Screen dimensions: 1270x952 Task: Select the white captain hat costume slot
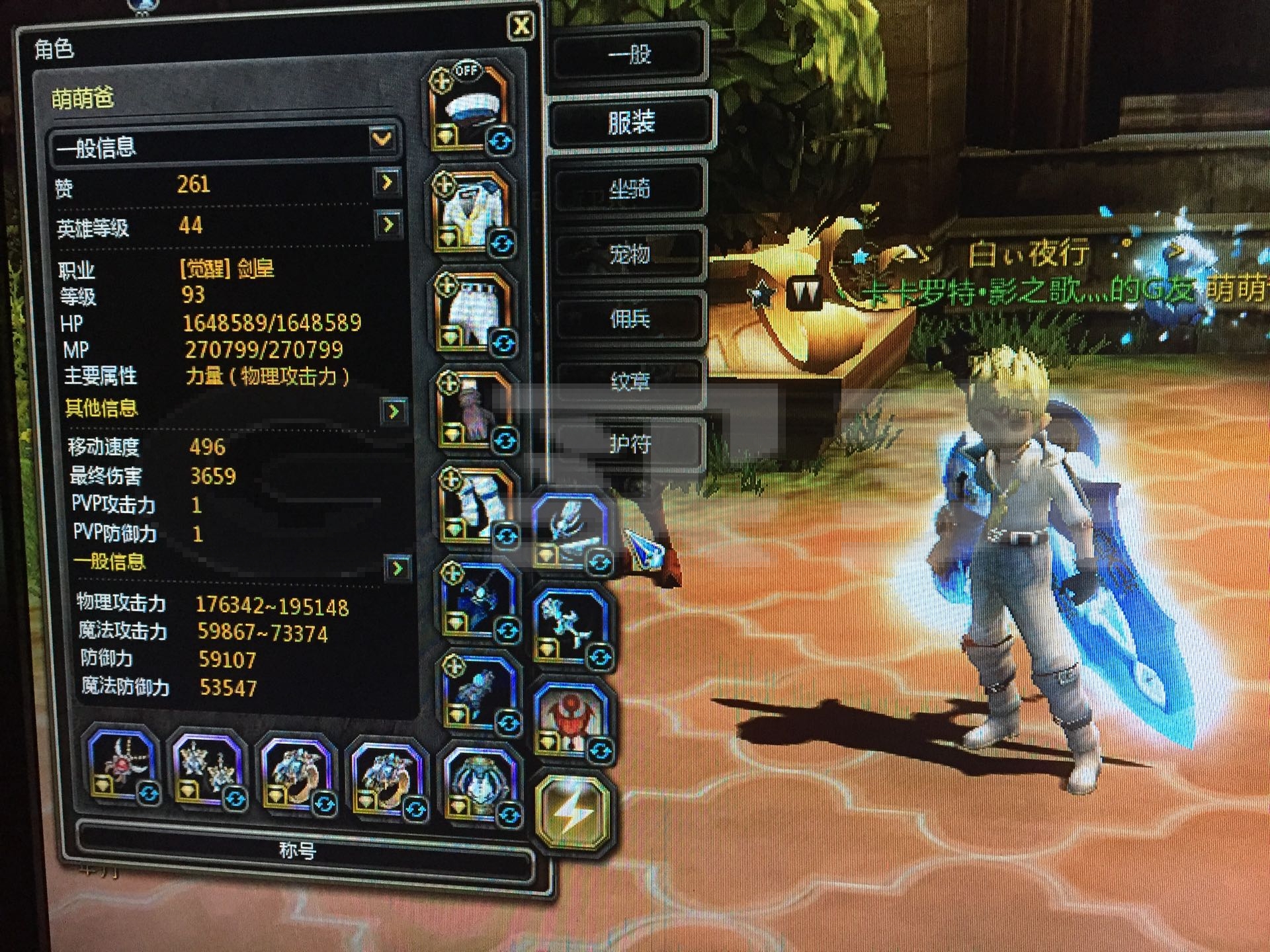coord(470,109)
